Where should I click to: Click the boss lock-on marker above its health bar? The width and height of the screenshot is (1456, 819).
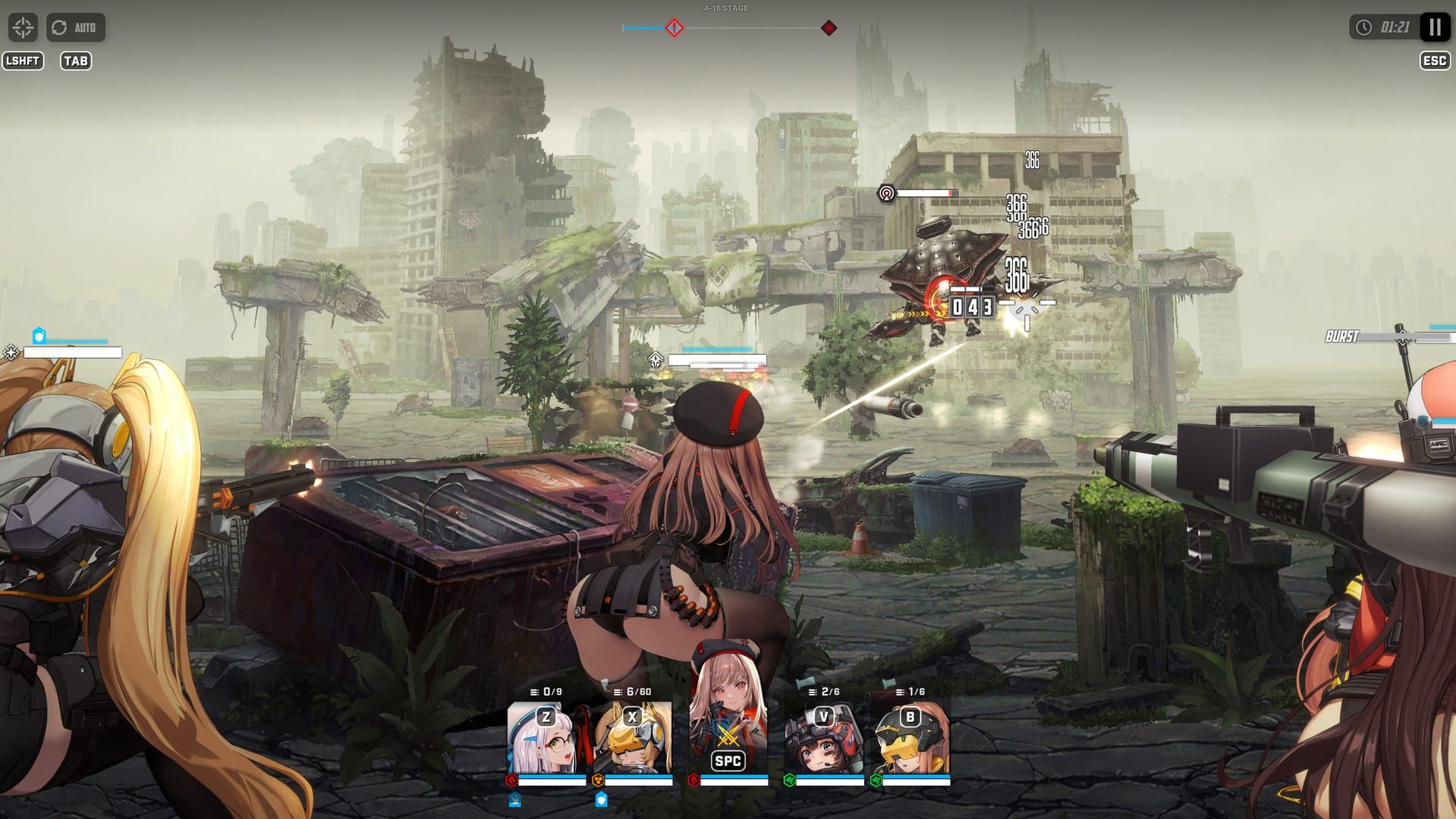point(885,193)
